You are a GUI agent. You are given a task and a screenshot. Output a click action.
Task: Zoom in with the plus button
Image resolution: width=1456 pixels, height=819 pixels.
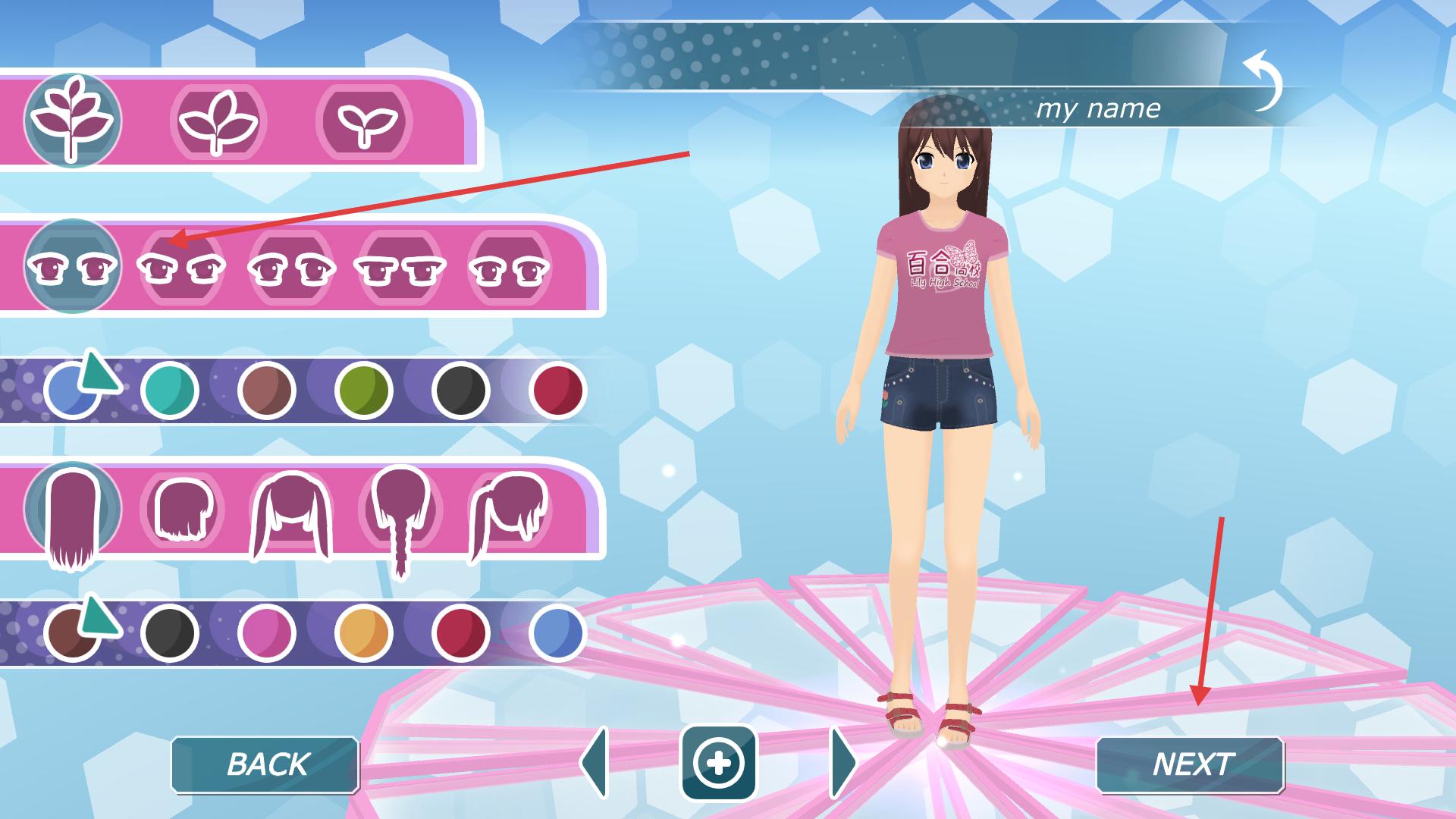point(718,763)
